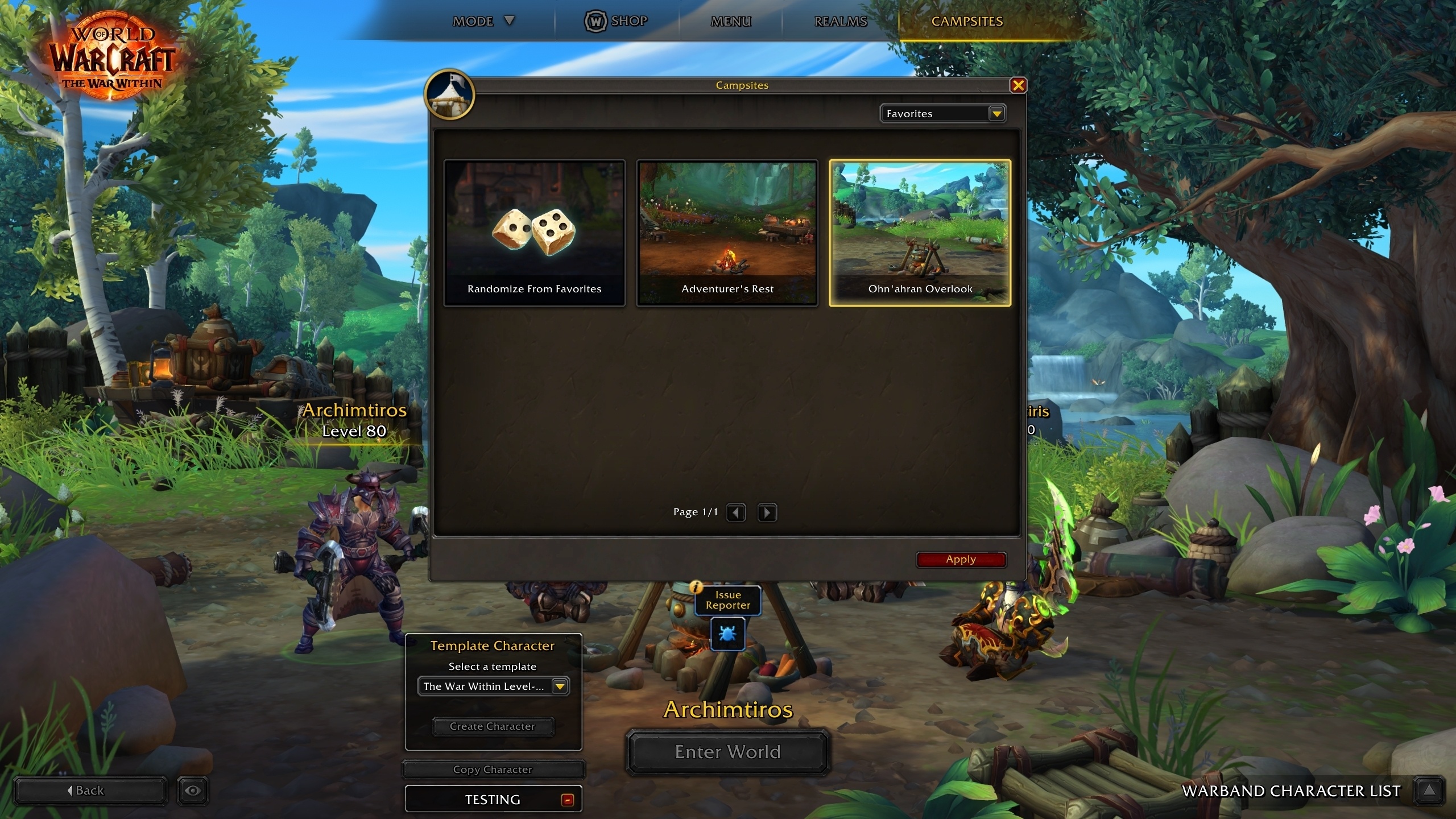The image size is (1456, 819).
Task: Click the Enter World button for Archimtiros
Action: [727, 752]
